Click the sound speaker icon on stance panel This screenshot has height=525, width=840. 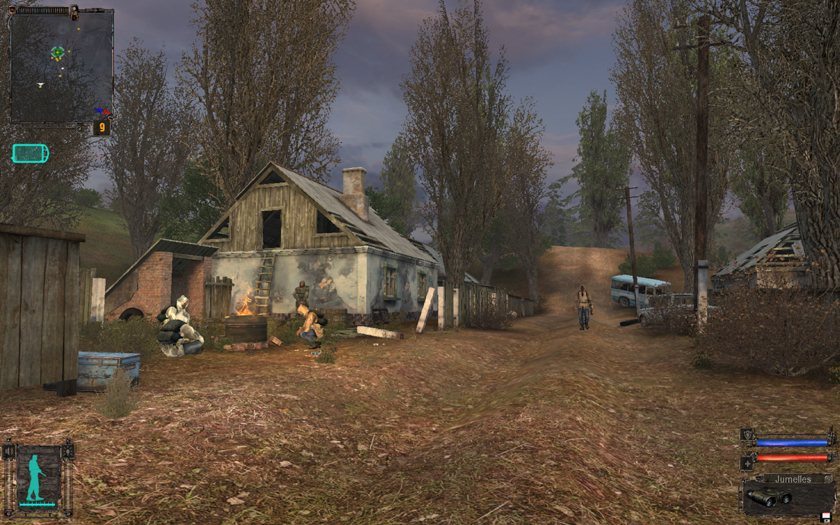coord(10,453)
